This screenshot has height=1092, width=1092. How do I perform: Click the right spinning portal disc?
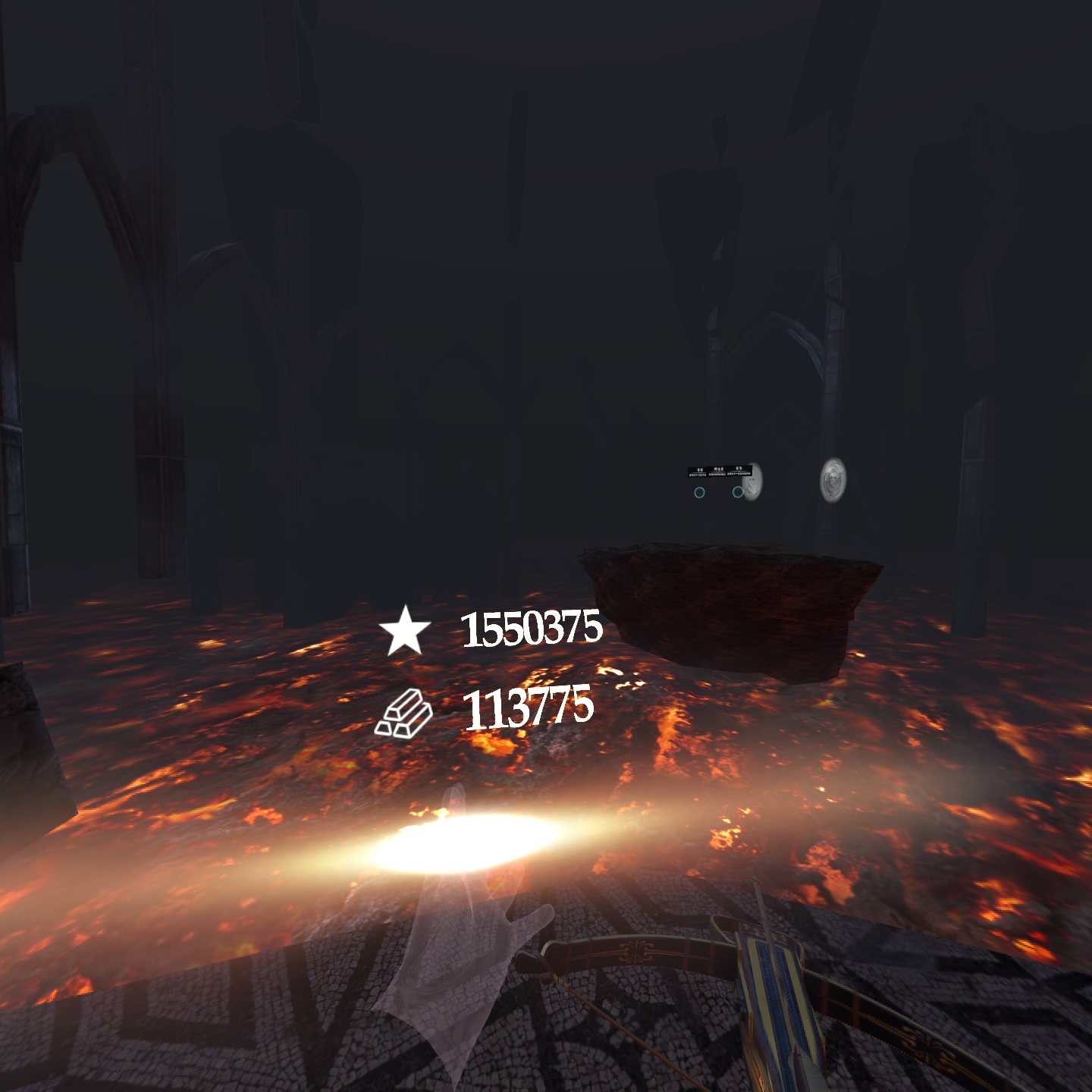click(833, 479)
